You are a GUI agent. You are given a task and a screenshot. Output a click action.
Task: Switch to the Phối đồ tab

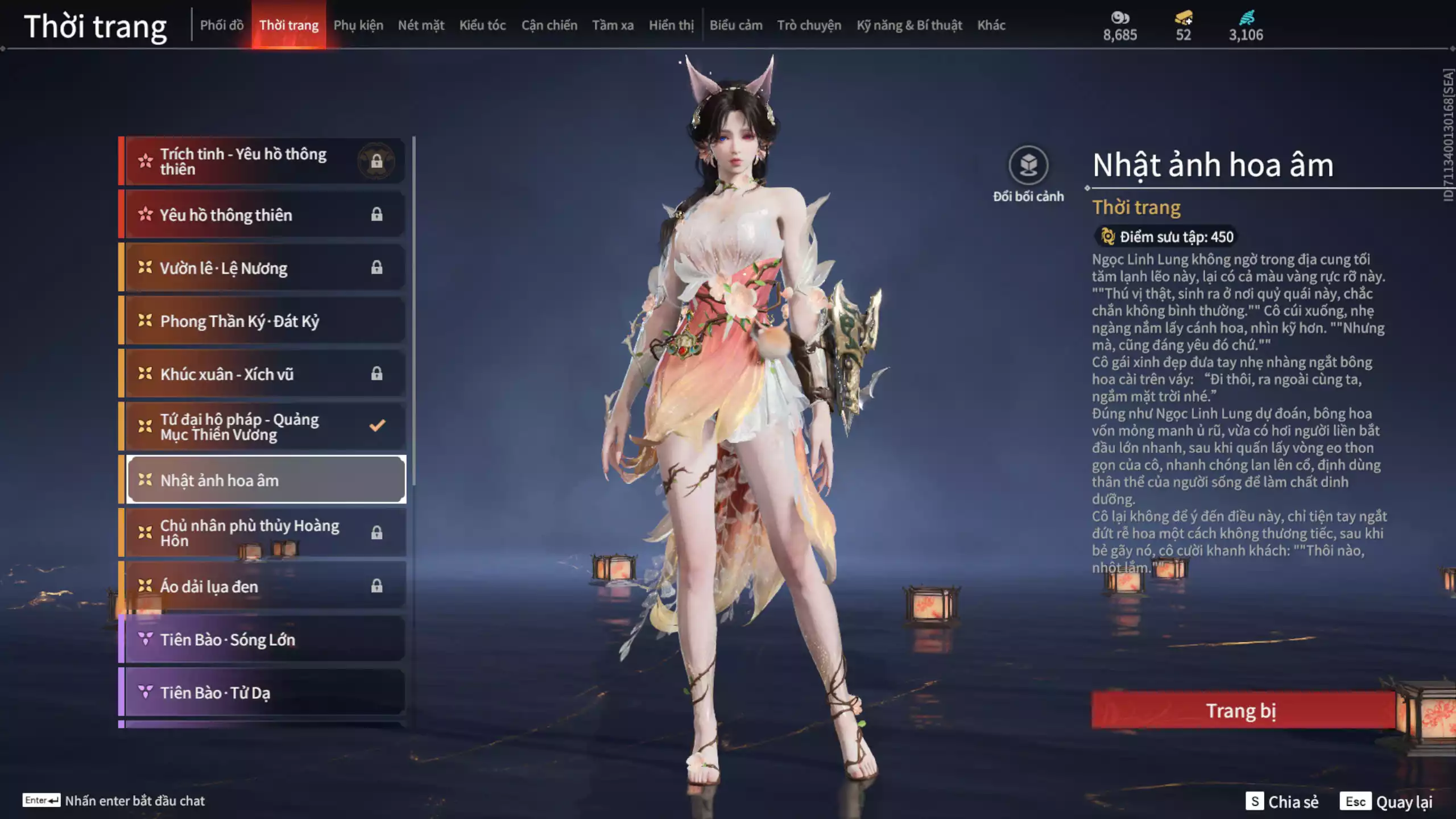(x=222, y=26)
